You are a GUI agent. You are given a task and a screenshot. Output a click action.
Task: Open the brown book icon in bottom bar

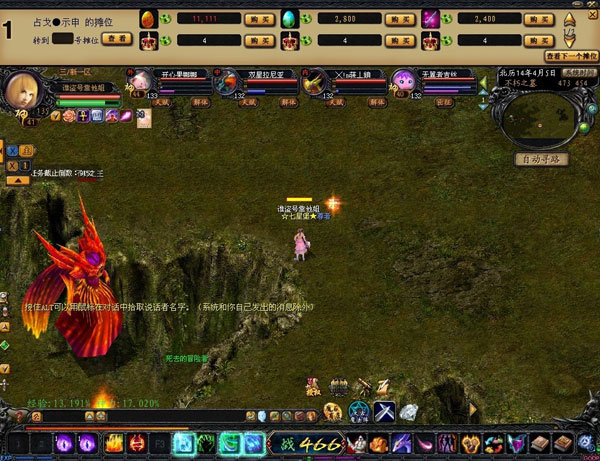click(x=541, y=443)
